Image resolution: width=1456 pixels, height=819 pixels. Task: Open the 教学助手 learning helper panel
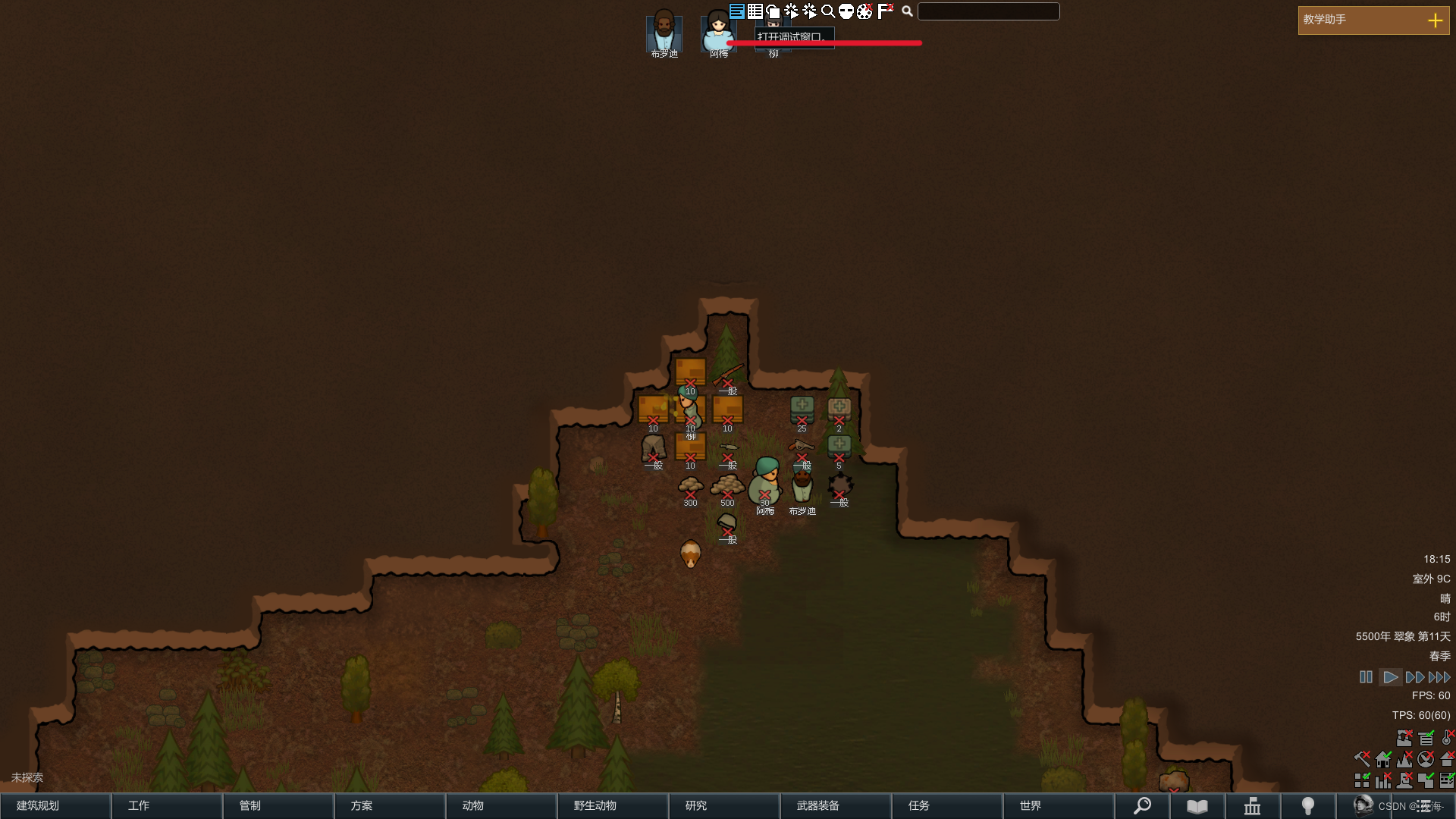1373,20
